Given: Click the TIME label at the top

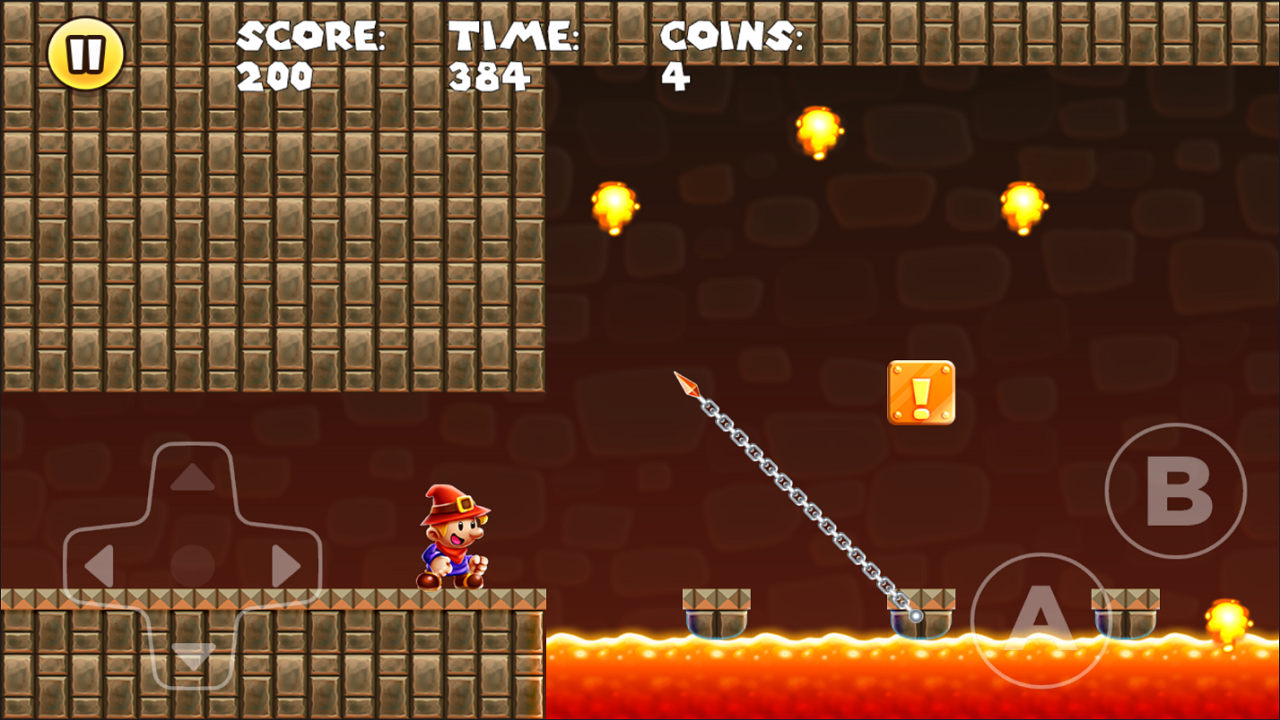Looking at the screenshot, I should coord(512,38).
